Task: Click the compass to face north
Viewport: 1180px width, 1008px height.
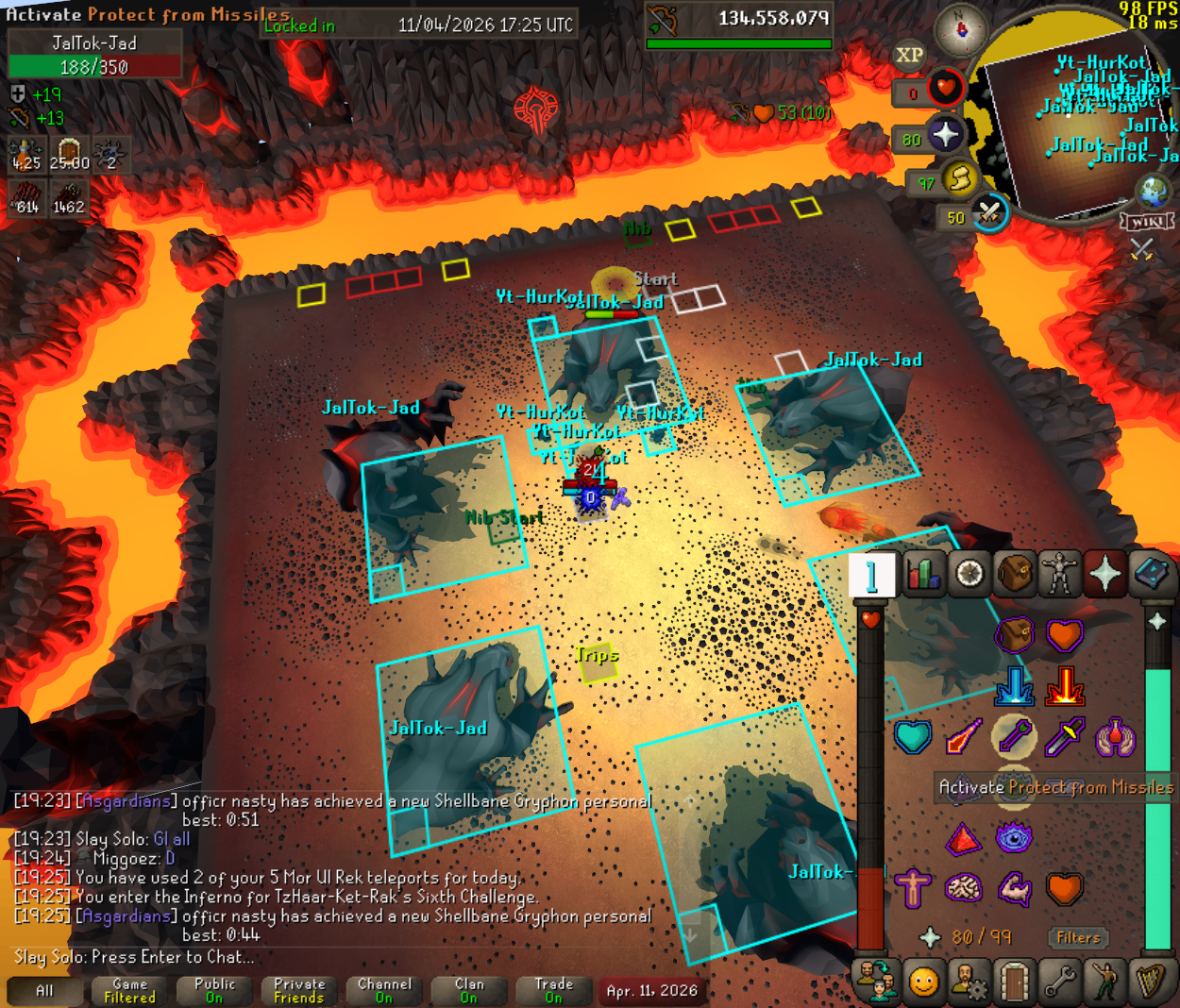Action: click(961, 29)
